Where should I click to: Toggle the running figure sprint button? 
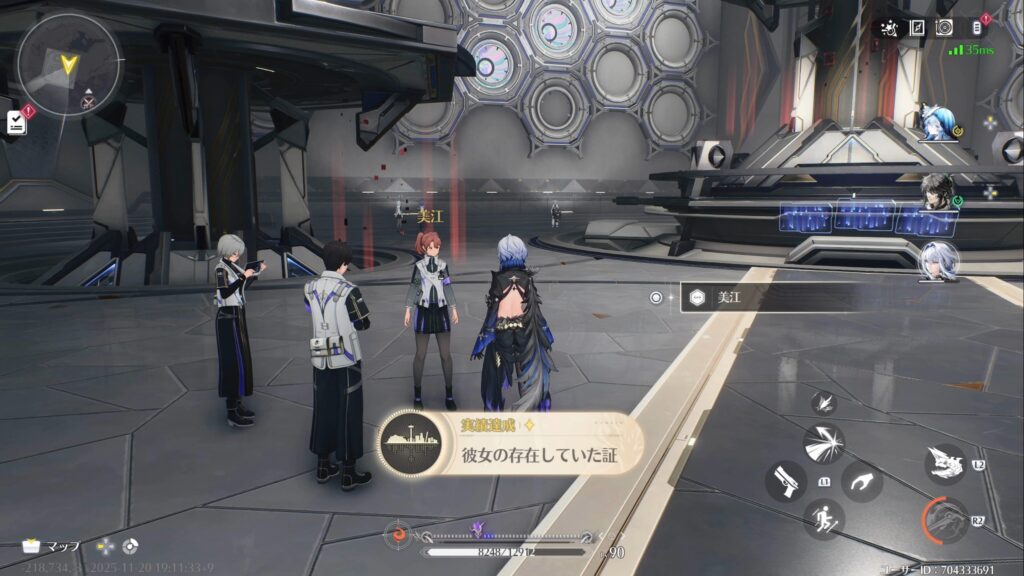click(823, 519)
